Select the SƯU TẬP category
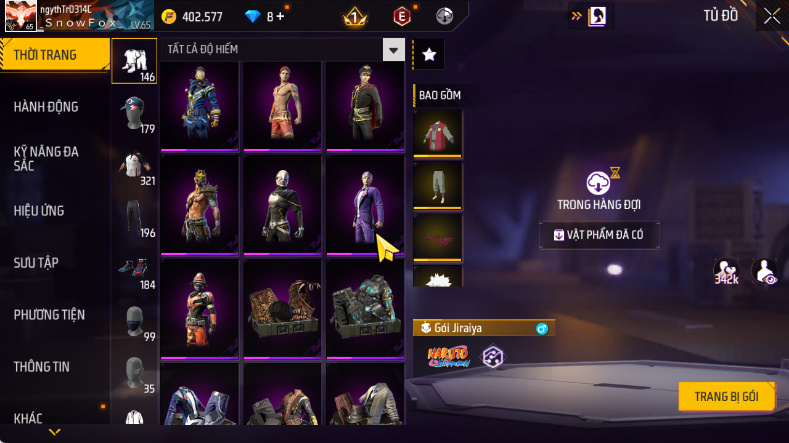 point(36,263)
